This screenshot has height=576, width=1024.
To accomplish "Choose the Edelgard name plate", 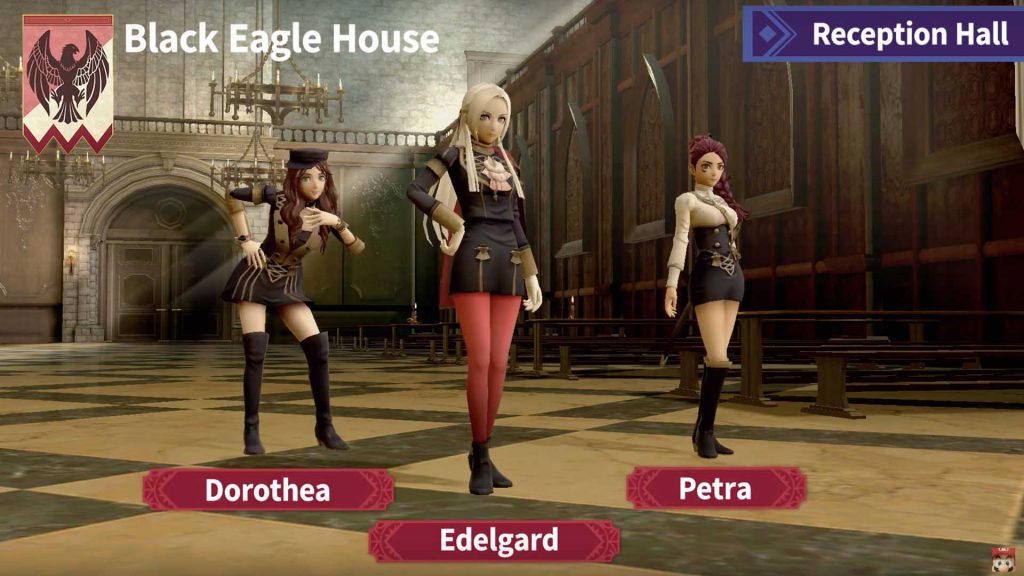I will [x=494, y=541].
